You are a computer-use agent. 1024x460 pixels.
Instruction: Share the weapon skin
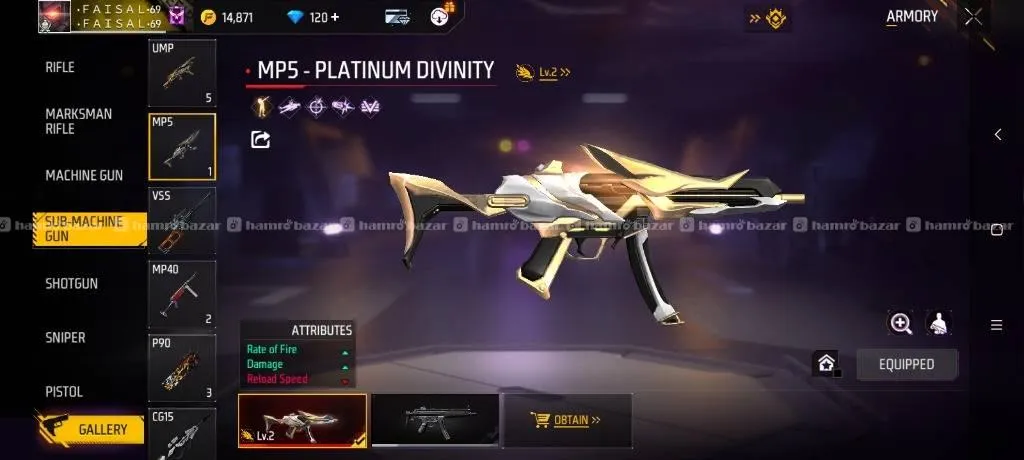click(x=260, y=140)
